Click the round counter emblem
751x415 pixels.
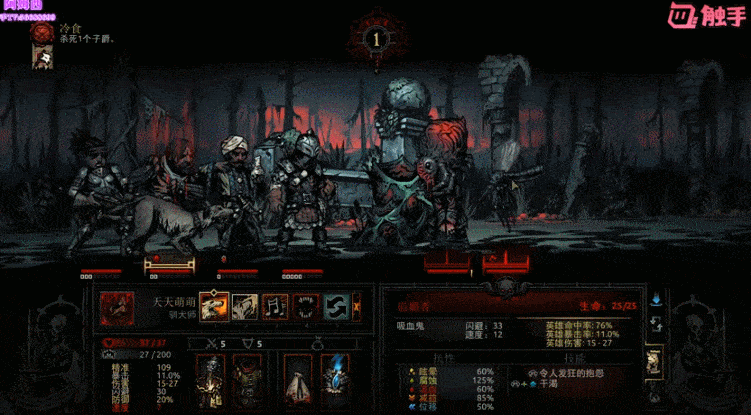point(375,40)
